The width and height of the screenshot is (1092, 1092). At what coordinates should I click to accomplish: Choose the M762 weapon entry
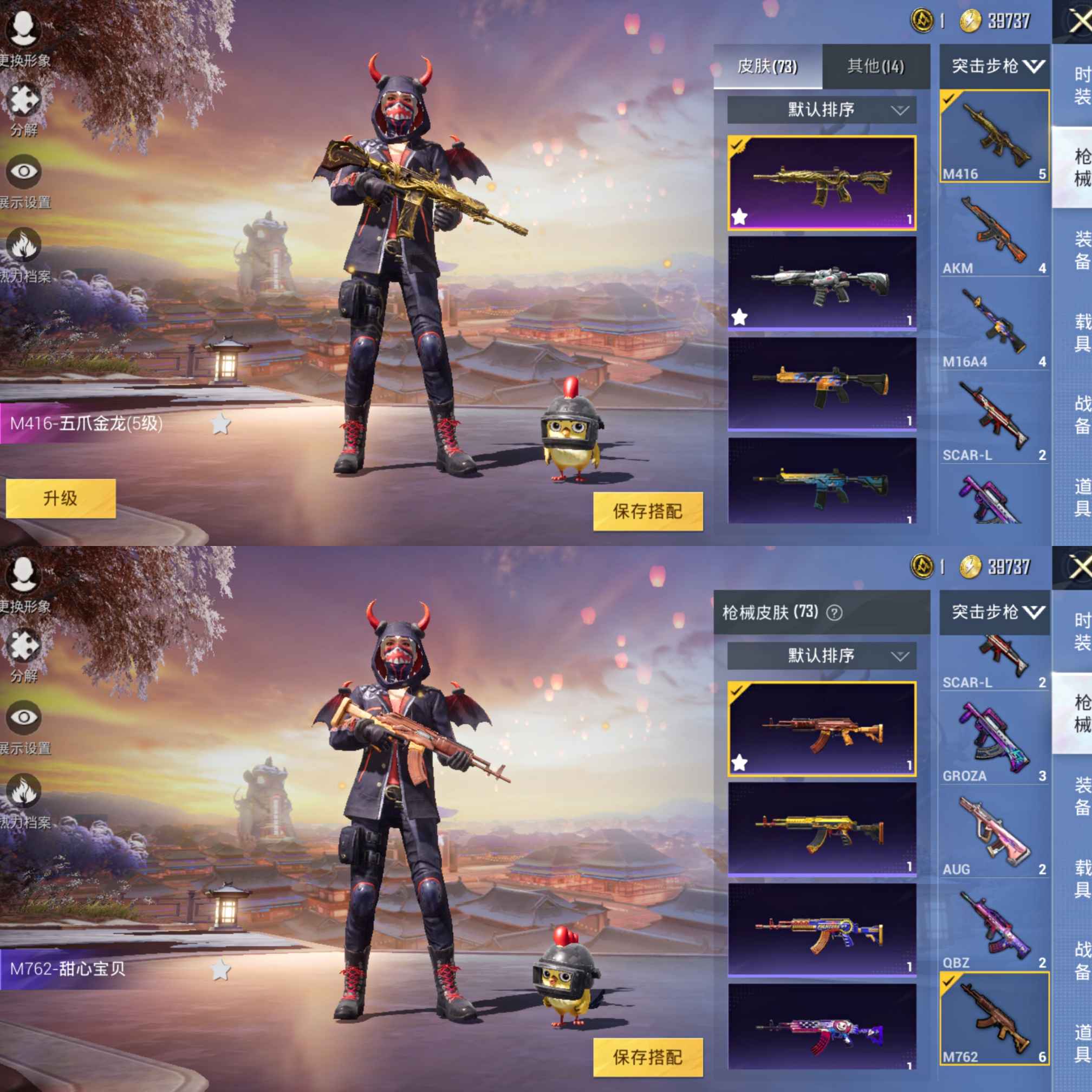993,1018
